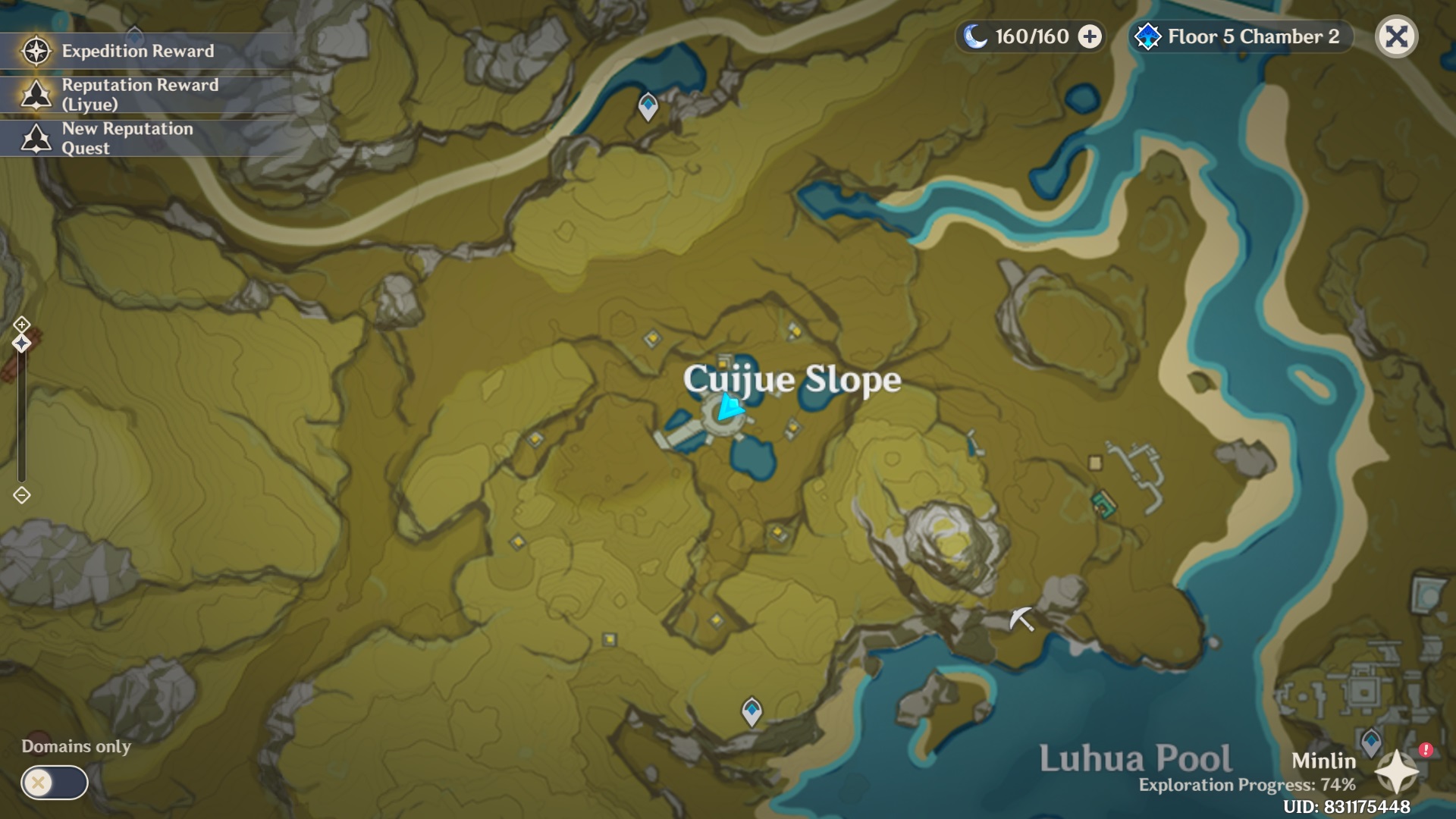1456x819 pixels.
Task: Zoom in using the map's plus button
Action: [x=21, y=325]
